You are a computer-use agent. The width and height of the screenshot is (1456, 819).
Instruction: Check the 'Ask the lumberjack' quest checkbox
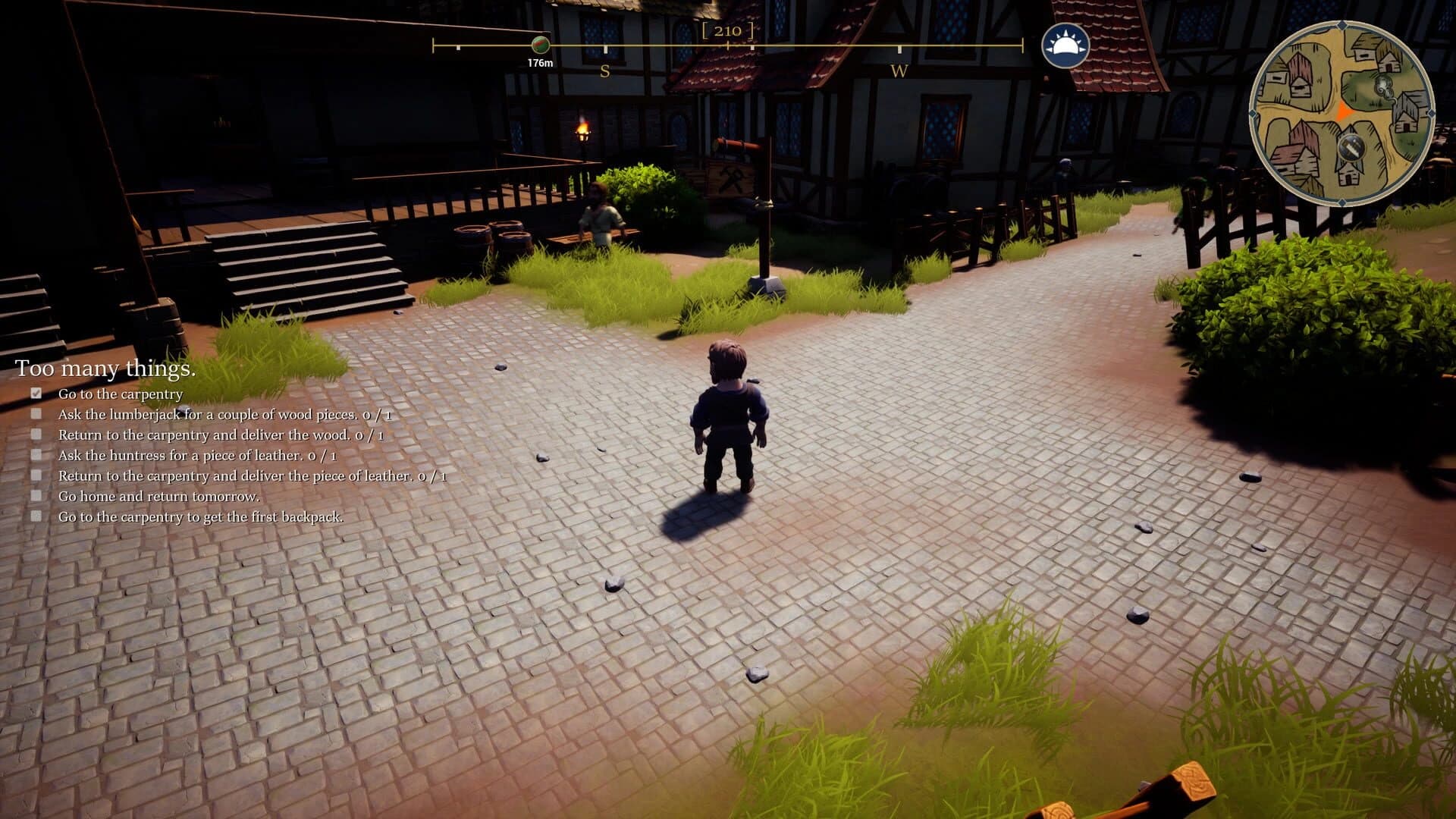pos(36,413)
